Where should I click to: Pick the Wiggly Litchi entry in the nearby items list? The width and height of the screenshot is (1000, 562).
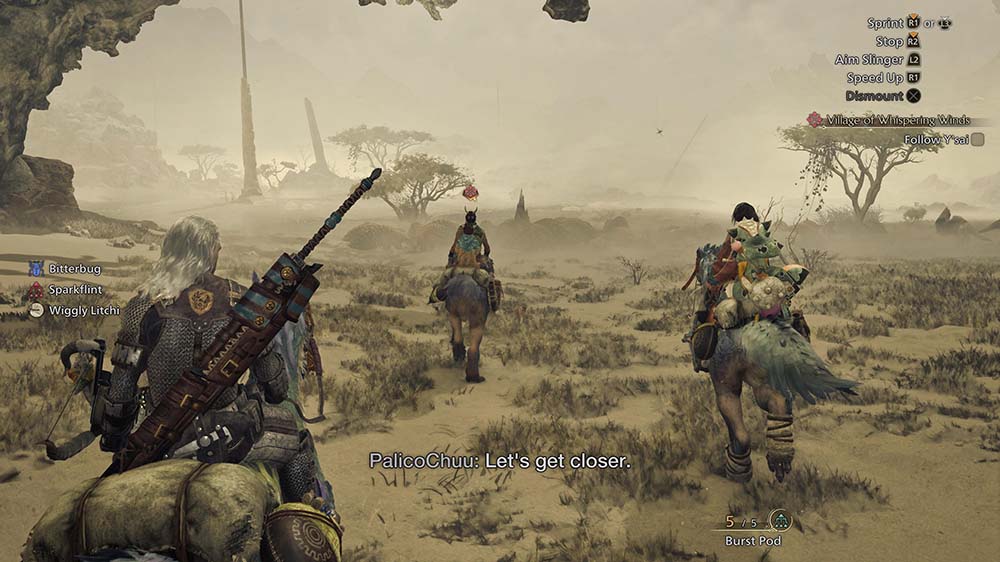[x=76, y=310]
